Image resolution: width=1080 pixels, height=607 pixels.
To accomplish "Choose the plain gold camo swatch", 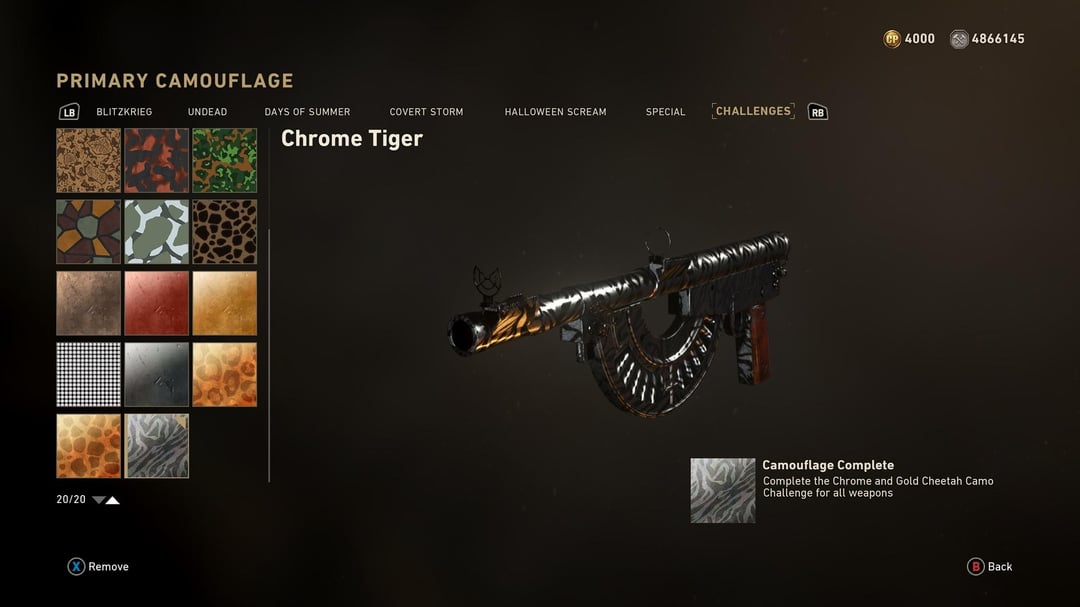I will tap(225, 303).
